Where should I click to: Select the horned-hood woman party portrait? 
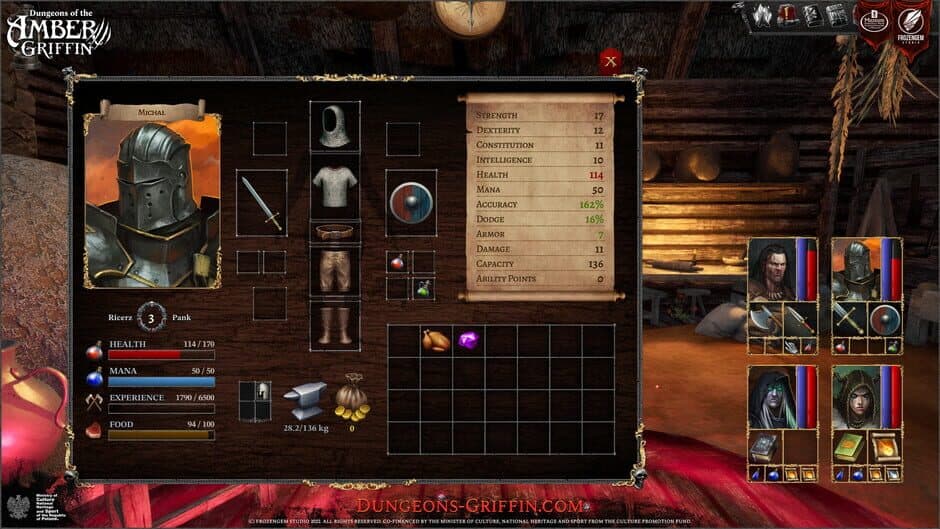[855, 397]
